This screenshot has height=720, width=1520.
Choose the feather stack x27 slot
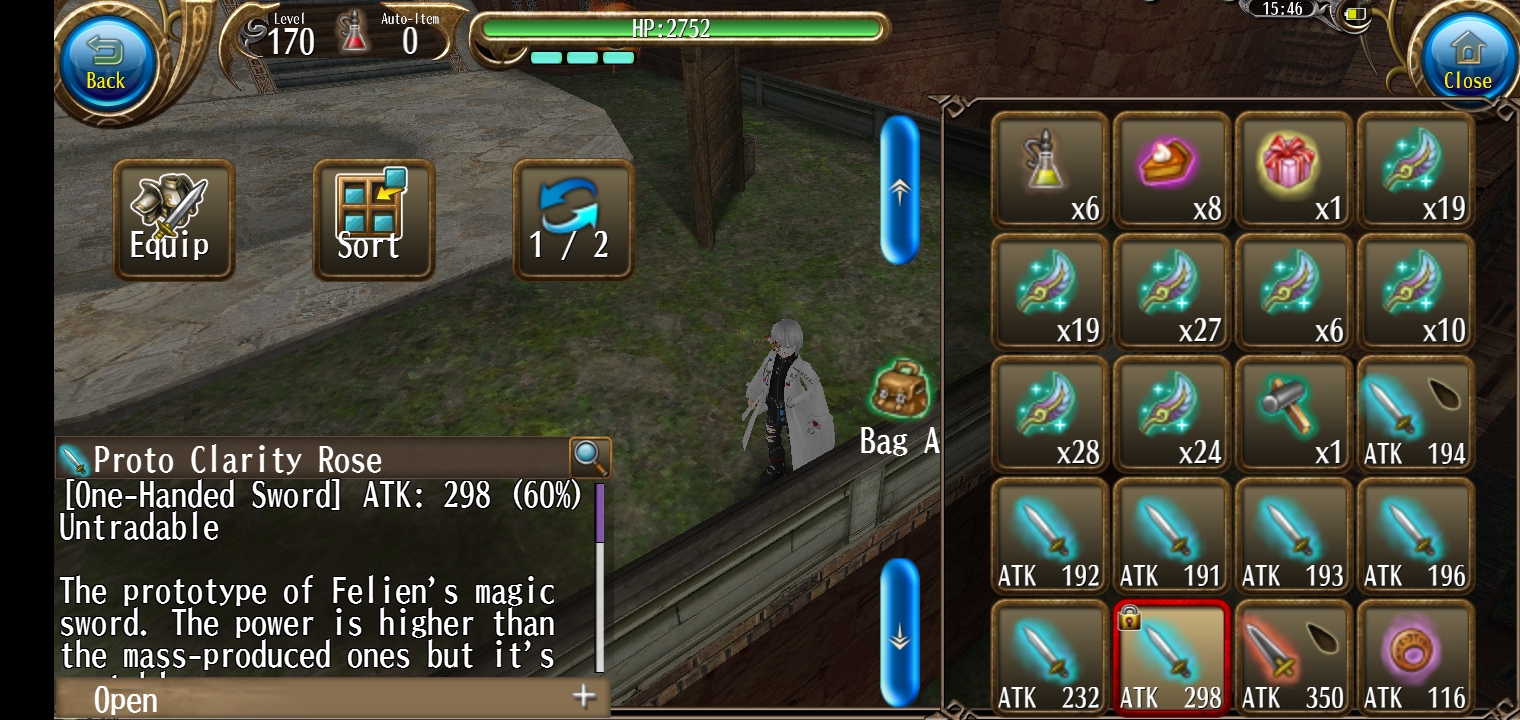tap(1172, 291)
